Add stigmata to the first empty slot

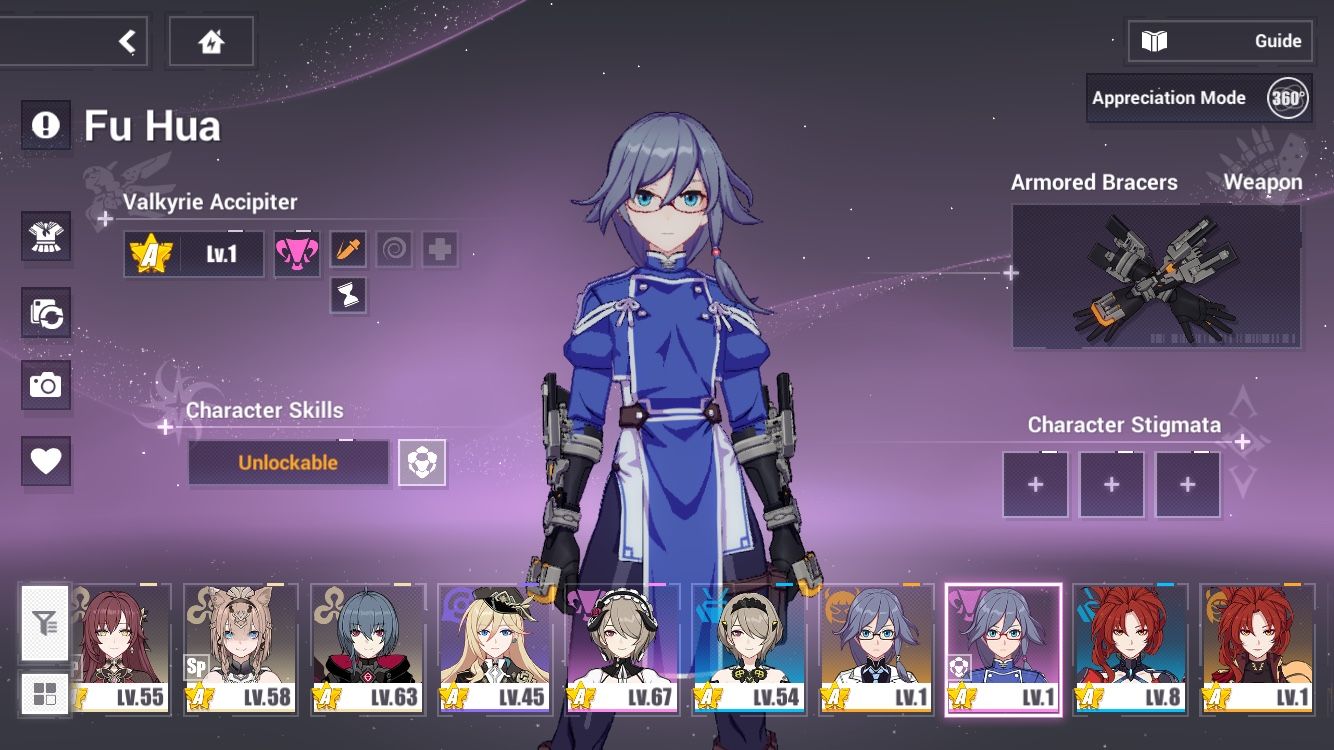tap(1036, 484)
